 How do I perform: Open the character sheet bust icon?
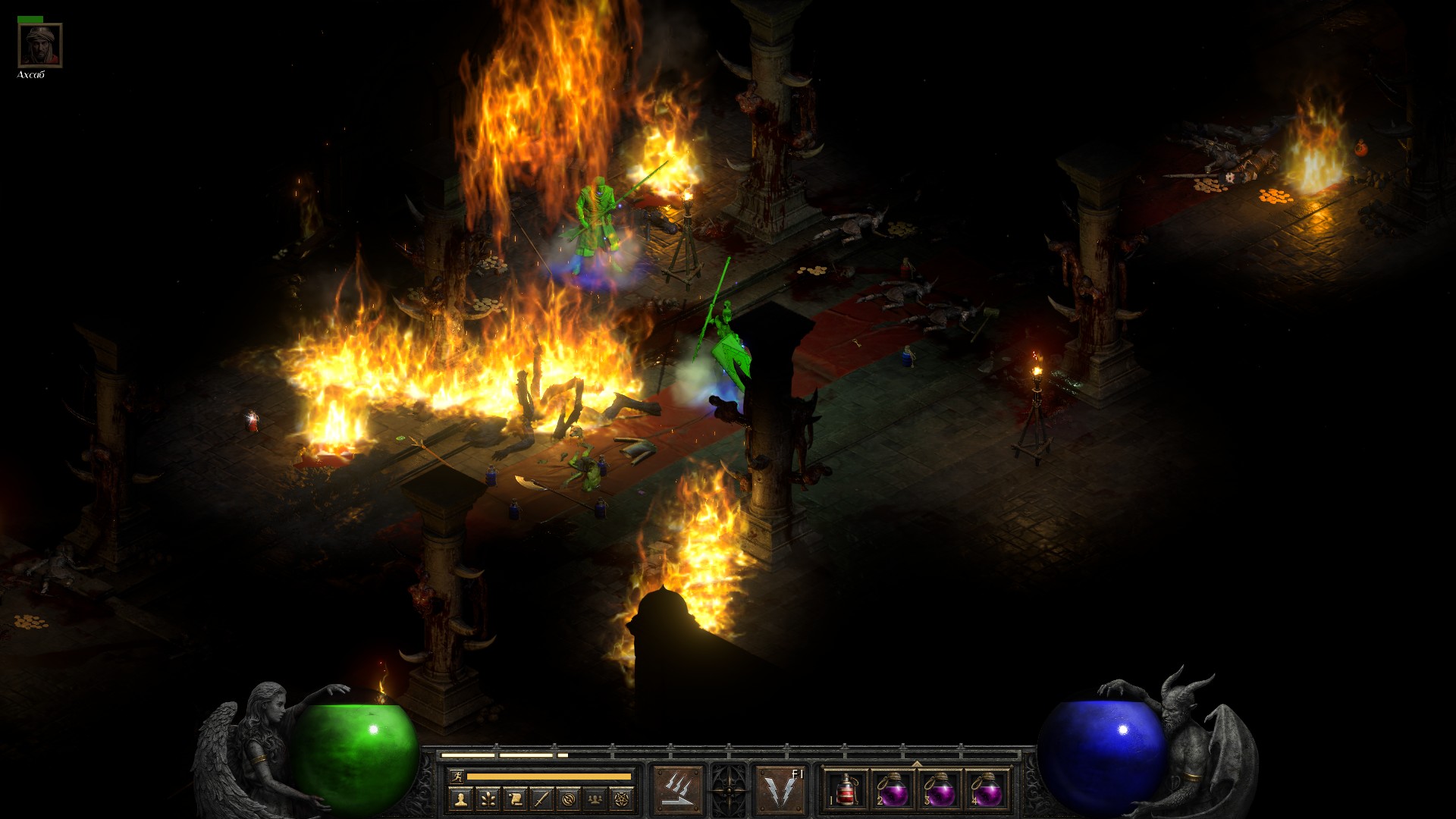click(460, 799)
